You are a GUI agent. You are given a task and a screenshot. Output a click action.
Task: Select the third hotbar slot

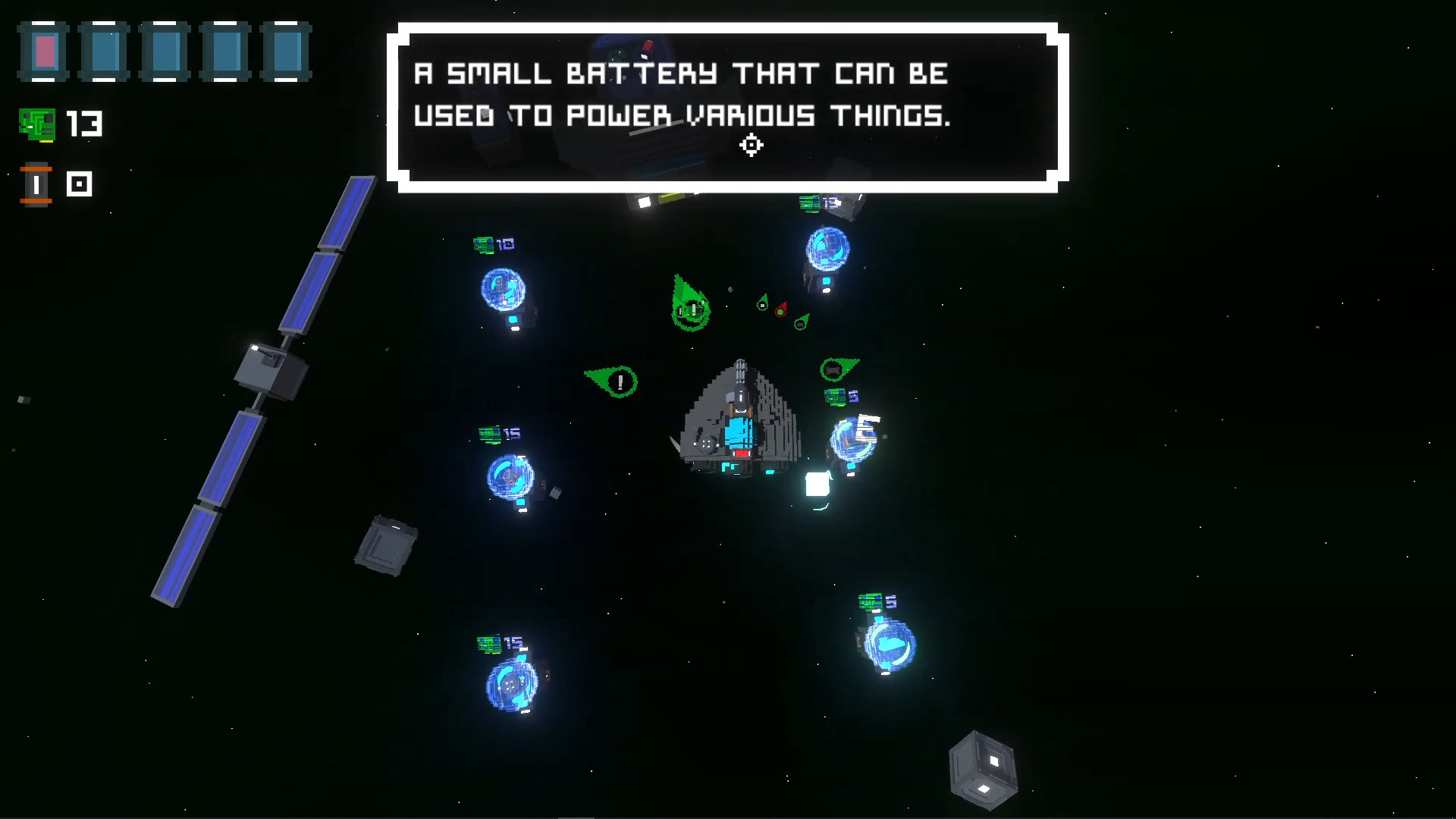click(x=165, y=52)
